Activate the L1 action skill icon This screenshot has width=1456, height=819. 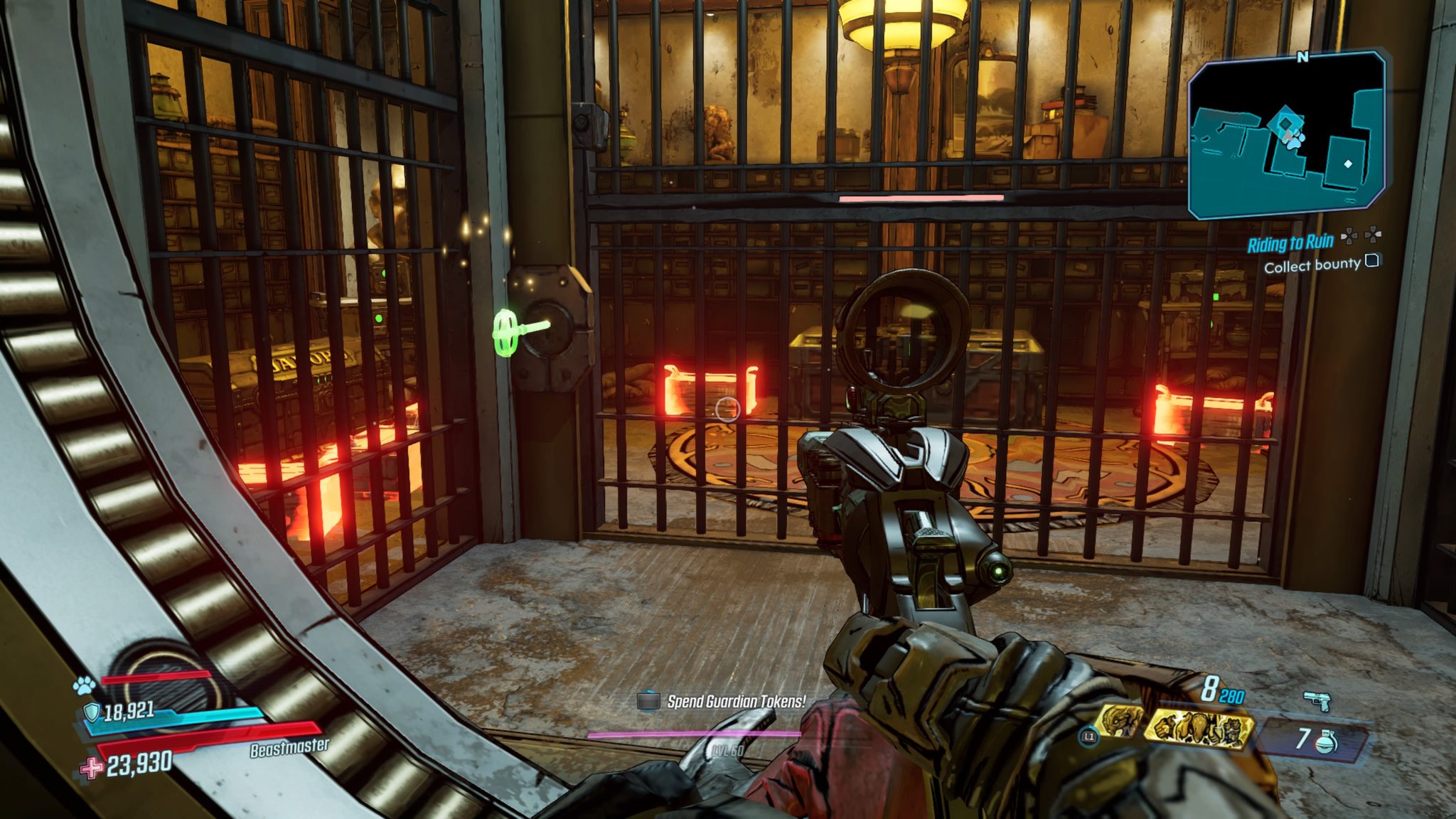[x=1088, y=737]
